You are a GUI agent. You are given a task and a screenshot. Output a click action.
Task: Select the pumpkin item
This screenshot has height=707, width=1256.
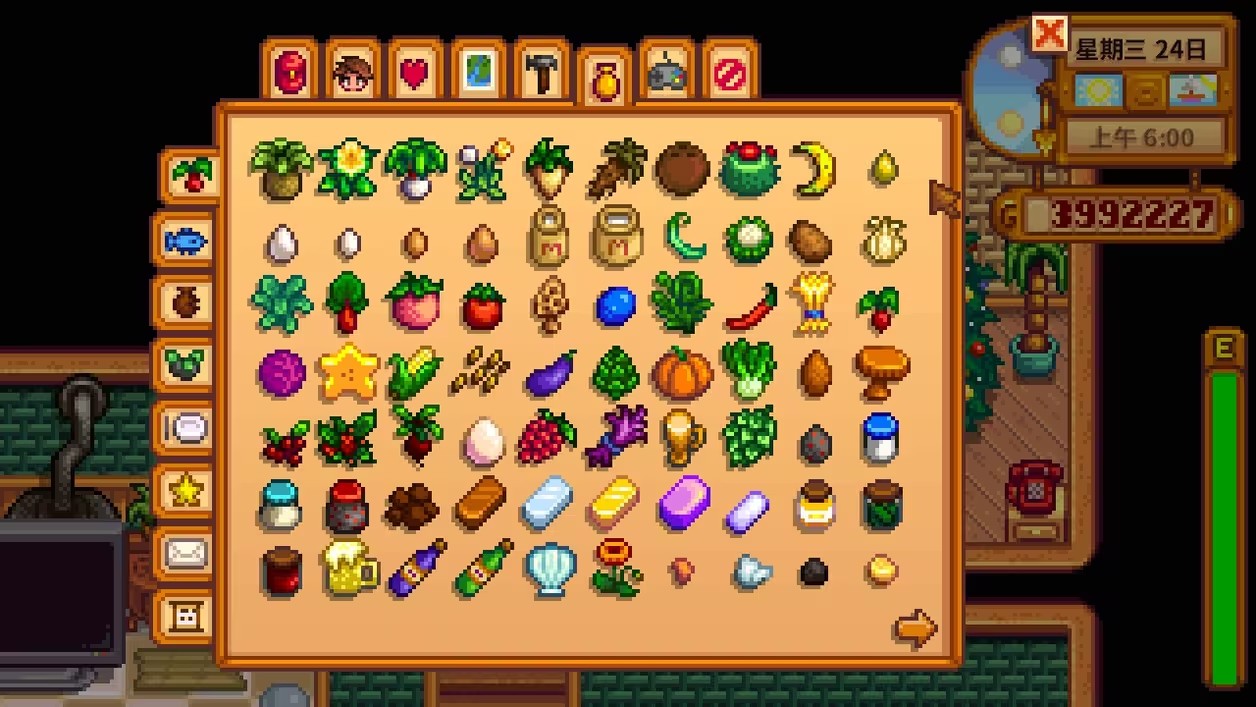[x=683, y=374]
